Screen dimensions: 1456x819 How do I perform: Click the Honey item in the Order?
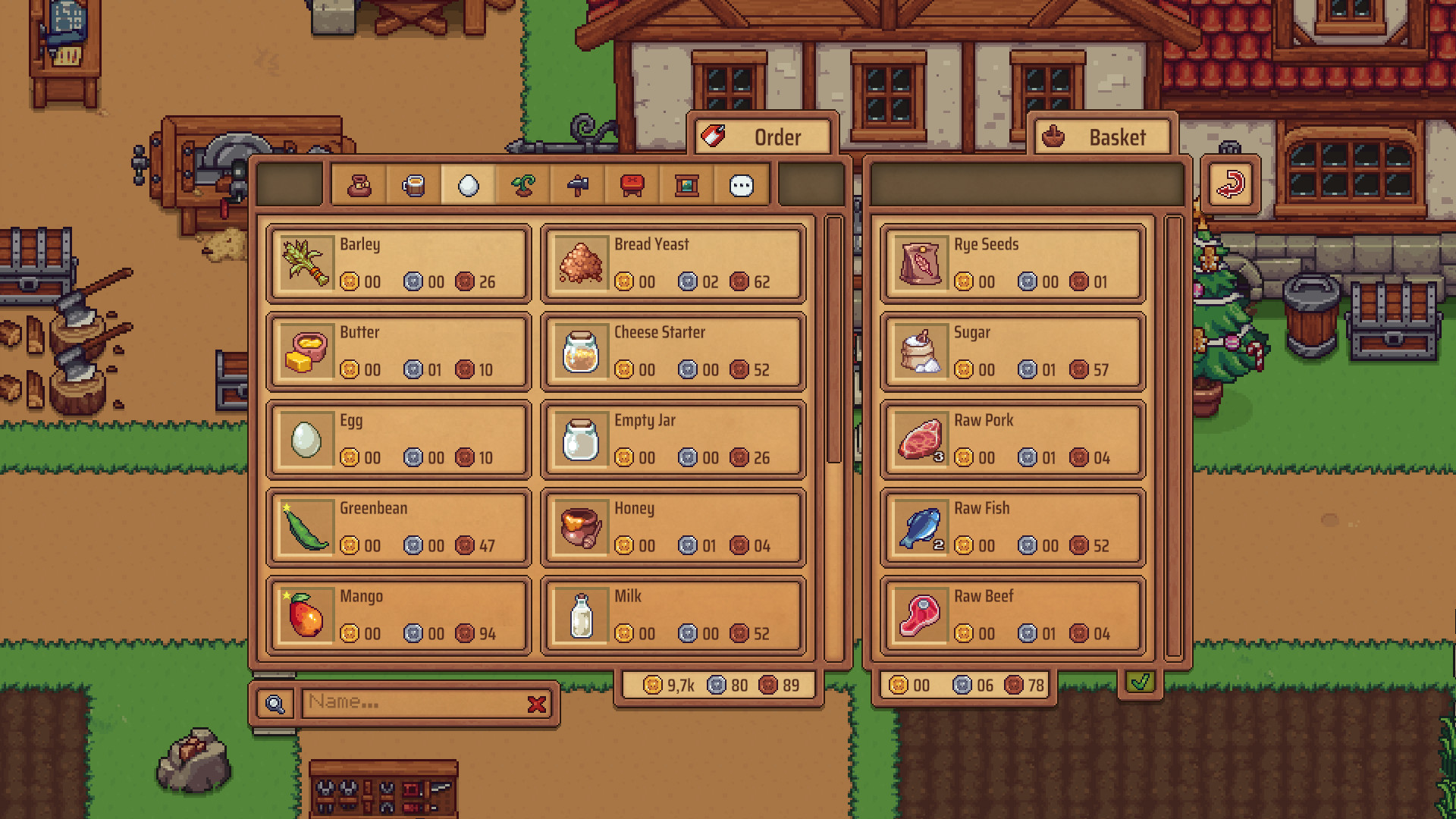[x=672, y=526]
